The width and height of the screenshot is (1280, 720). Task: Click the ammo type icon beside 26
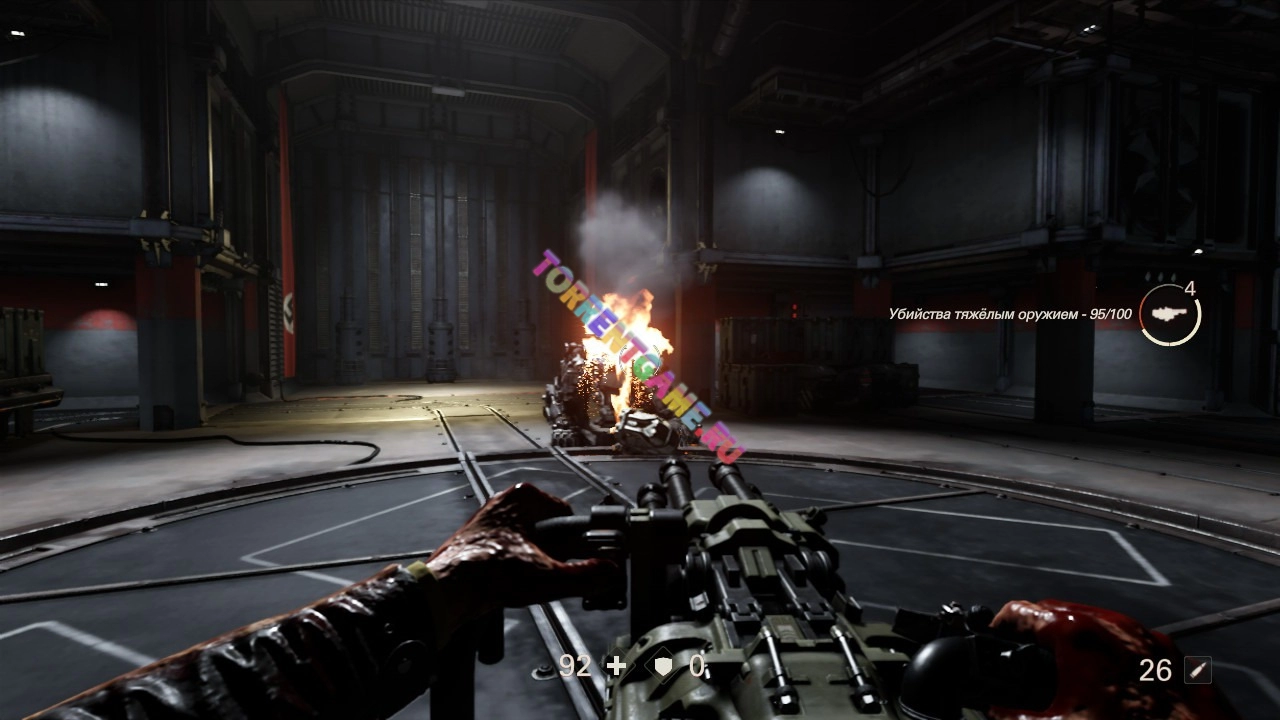point(1197,670)
